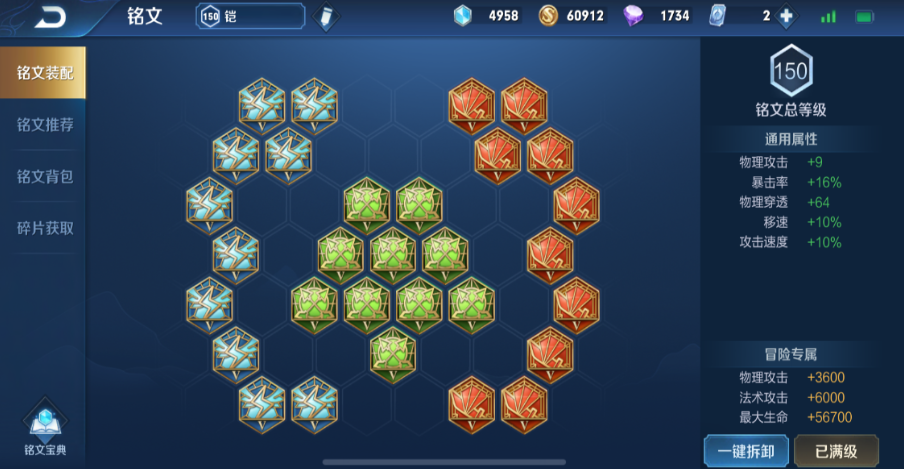Open the level 150 铠 rune page selector

point(250,16)
